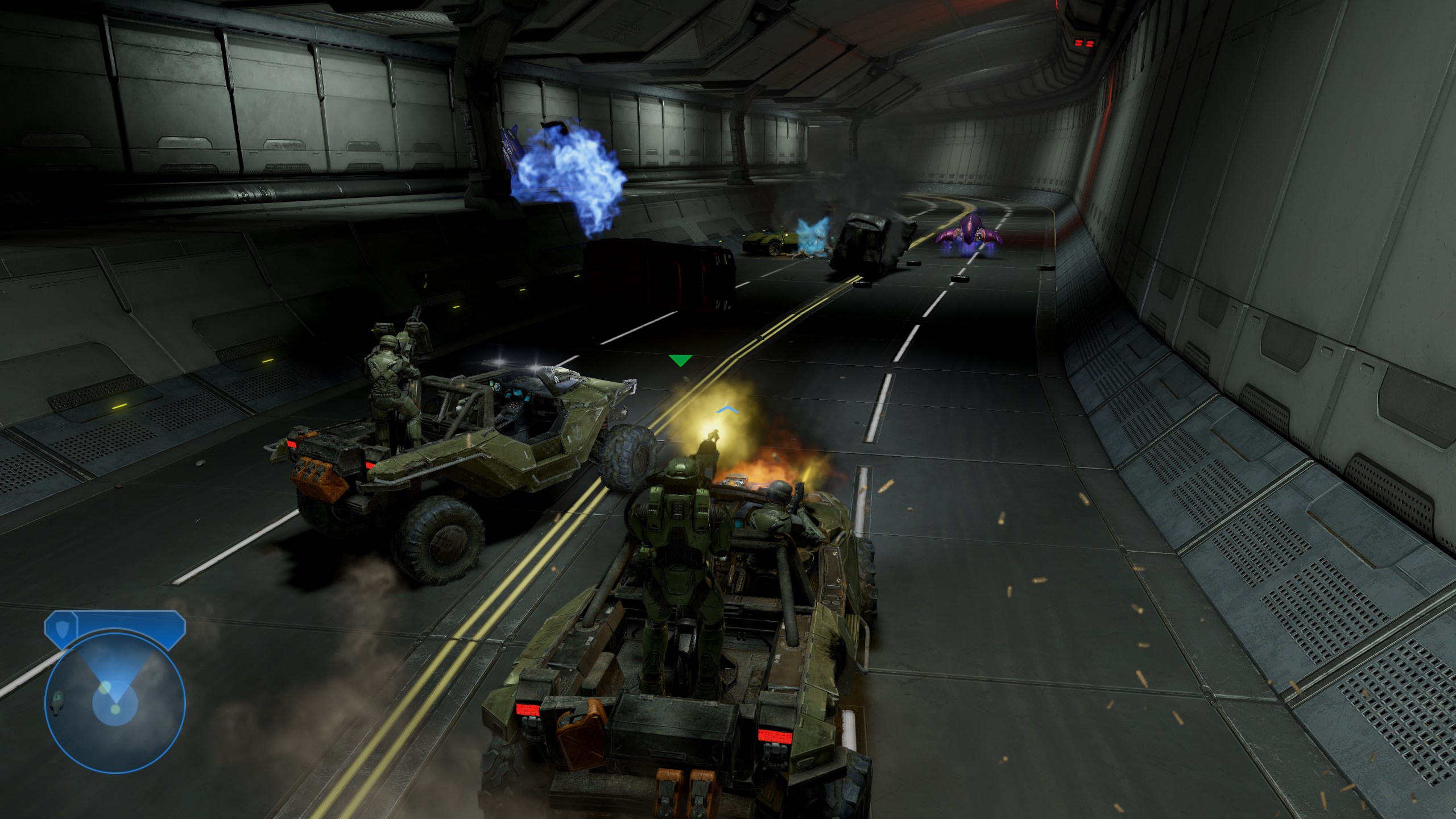This screenshot has width=1456, height=819.
Task: Select the green objective waypoint arrow
Action: pyautogui.click(x=680, y=360)
